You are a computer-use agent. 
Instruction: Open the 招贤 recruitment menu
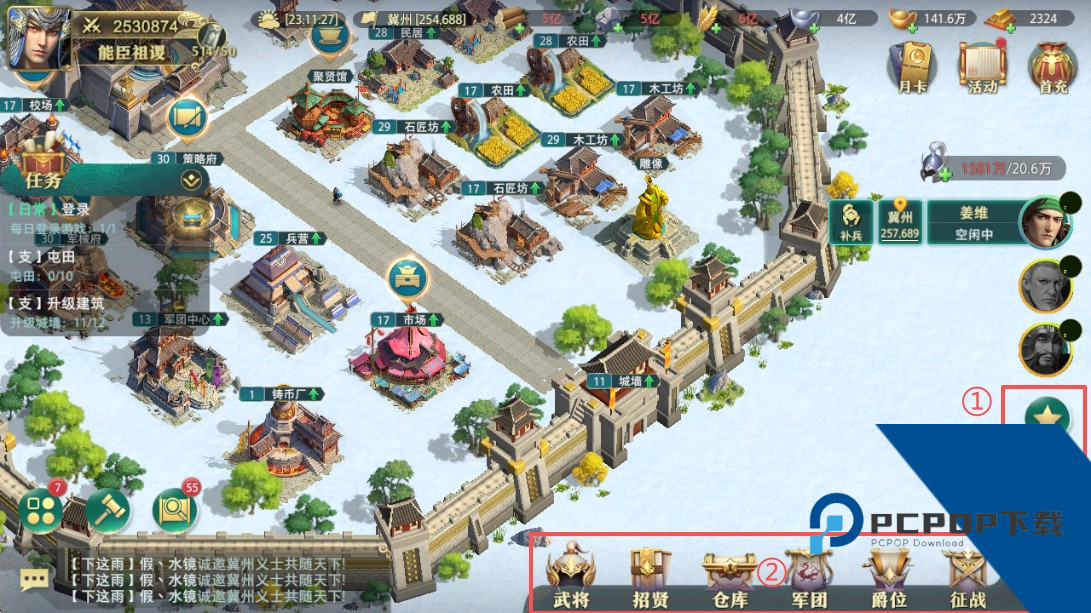[x=650, y=578]
